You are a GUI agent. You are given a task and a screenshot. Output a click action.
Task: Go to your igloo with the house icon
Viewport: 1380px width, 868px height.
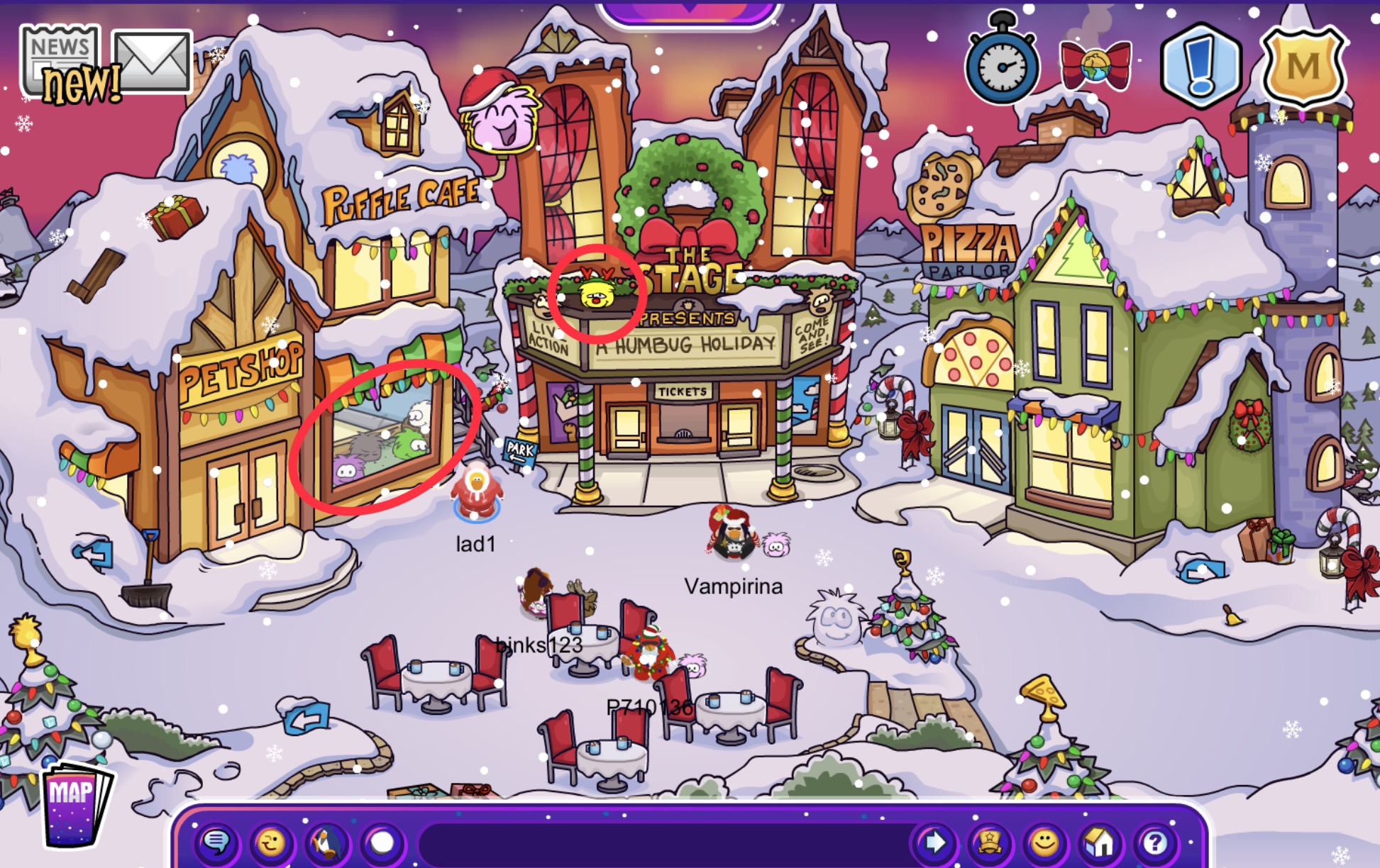pos(1099,842)
